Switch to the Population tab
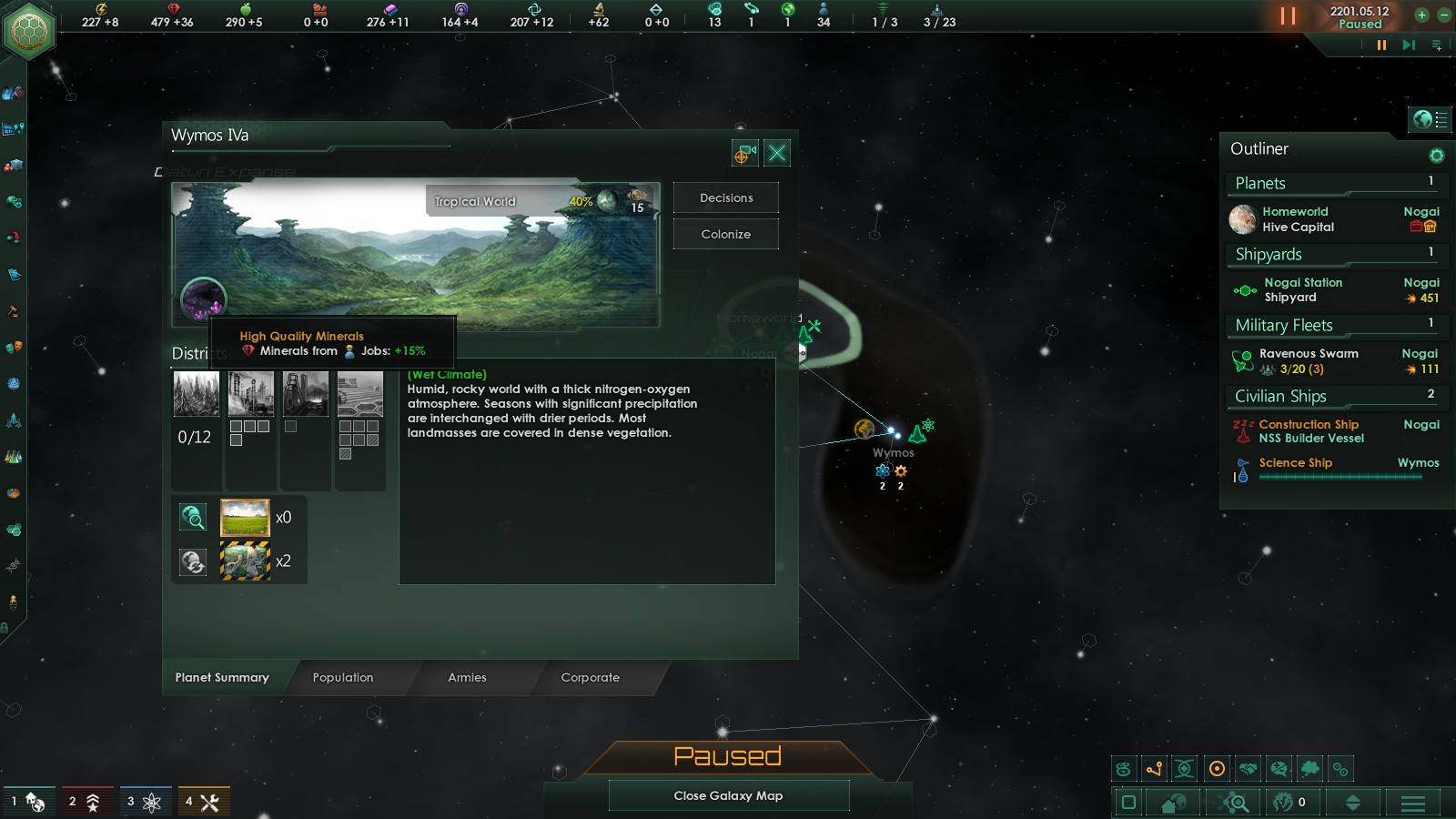 tap(343, 678)
